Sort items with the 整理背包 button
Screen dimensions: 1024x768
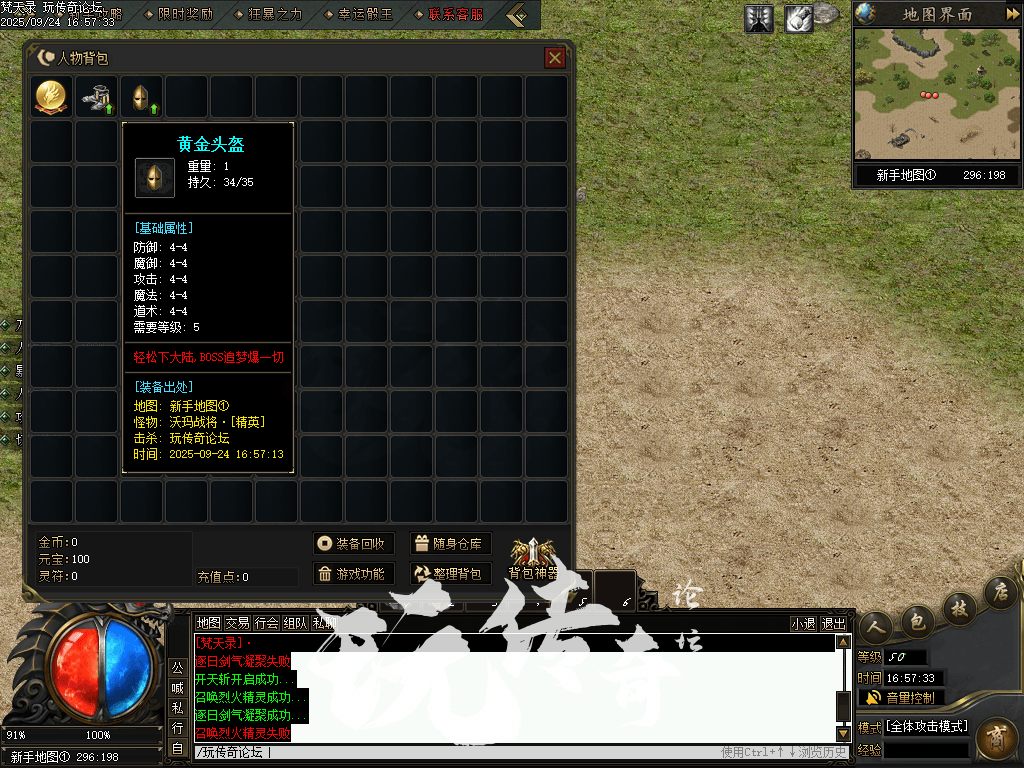click(450, 574)
